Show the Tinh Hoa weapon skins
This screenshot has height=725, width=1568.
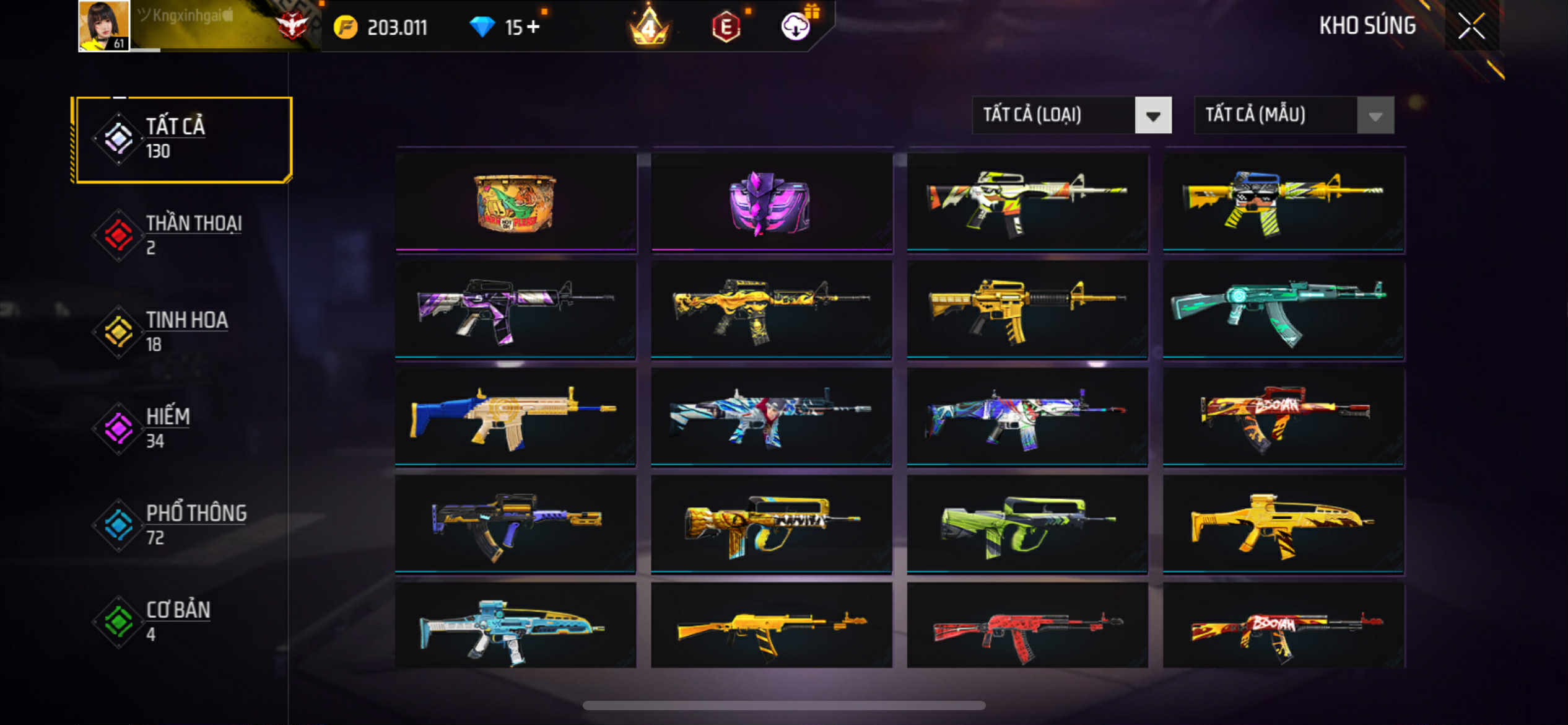[182, 332]
